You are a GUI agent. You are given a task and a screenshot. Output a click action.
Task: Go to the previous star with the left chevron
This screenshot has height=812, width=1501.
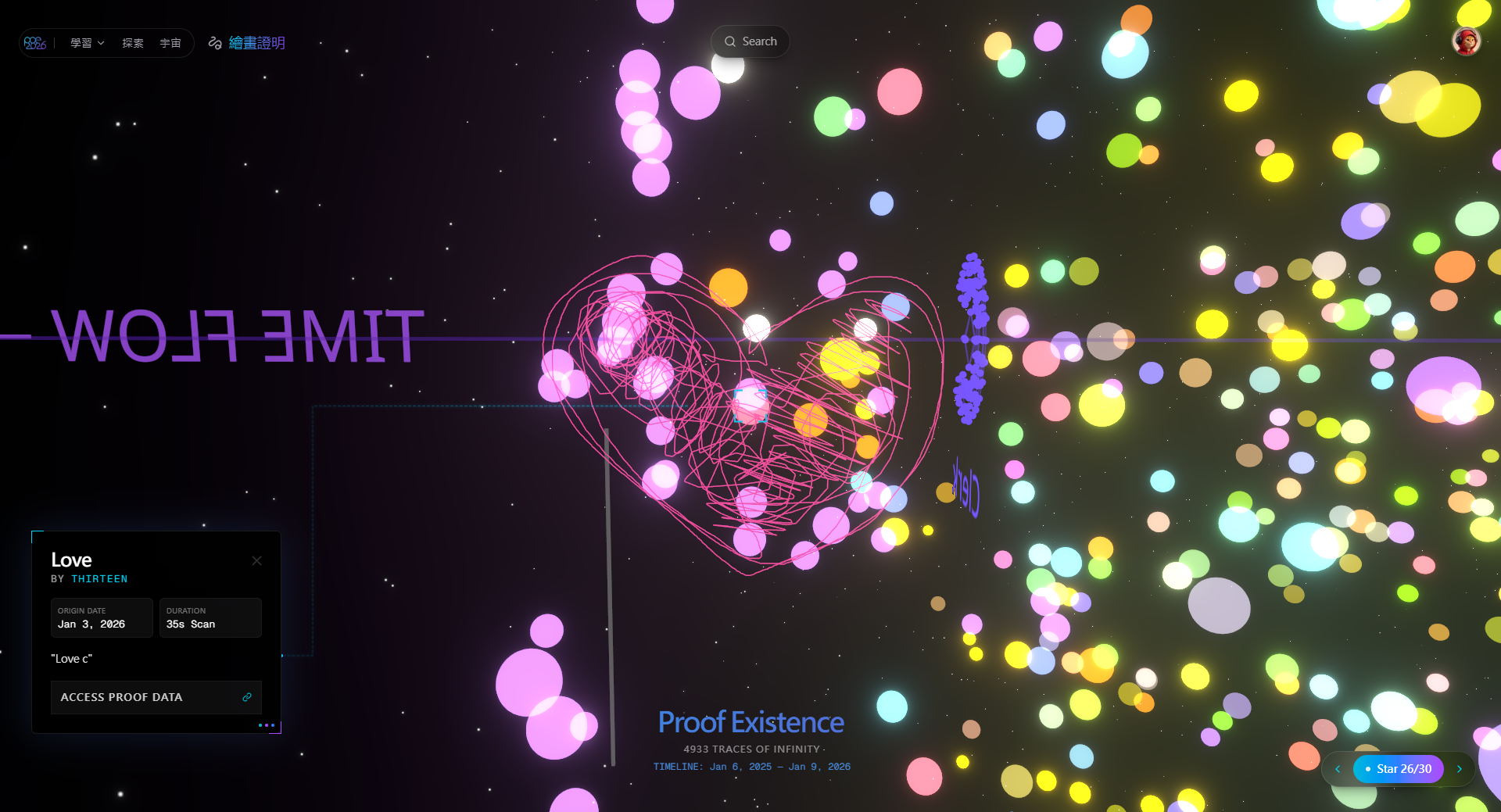click(x=1338, y=769)
